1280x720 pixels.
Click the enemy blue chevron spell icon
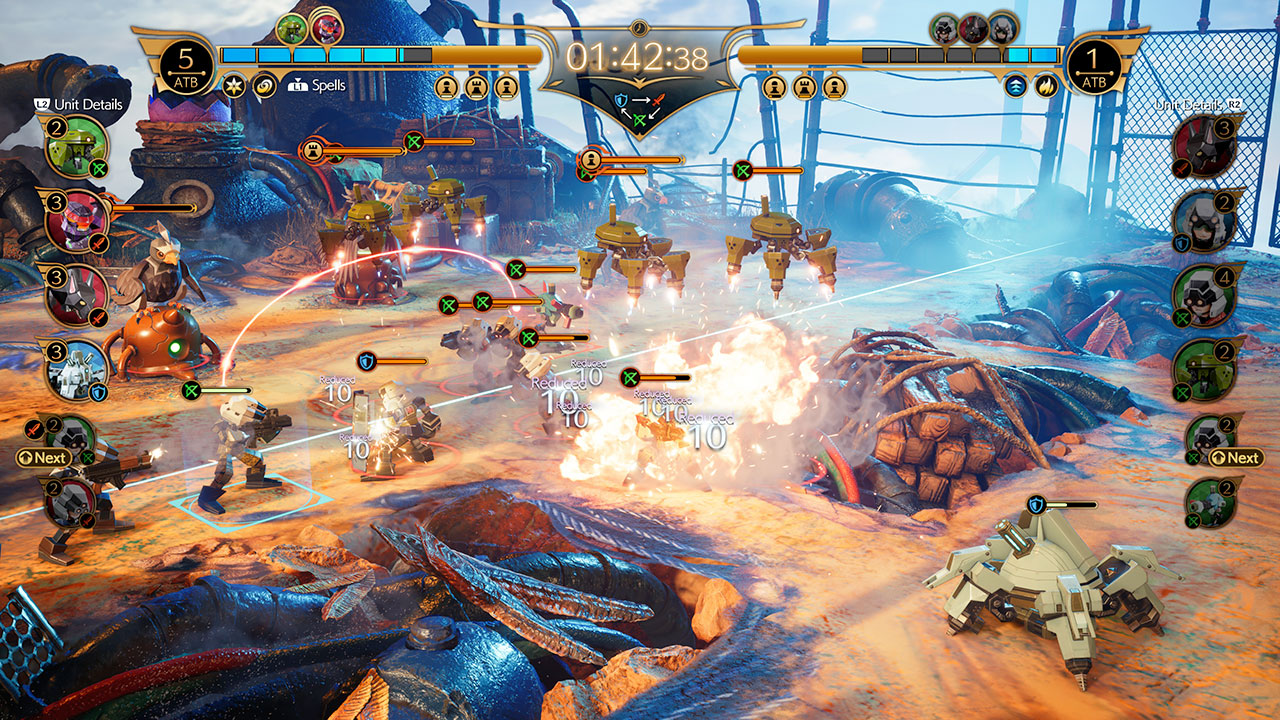(x=1016, y=86)
